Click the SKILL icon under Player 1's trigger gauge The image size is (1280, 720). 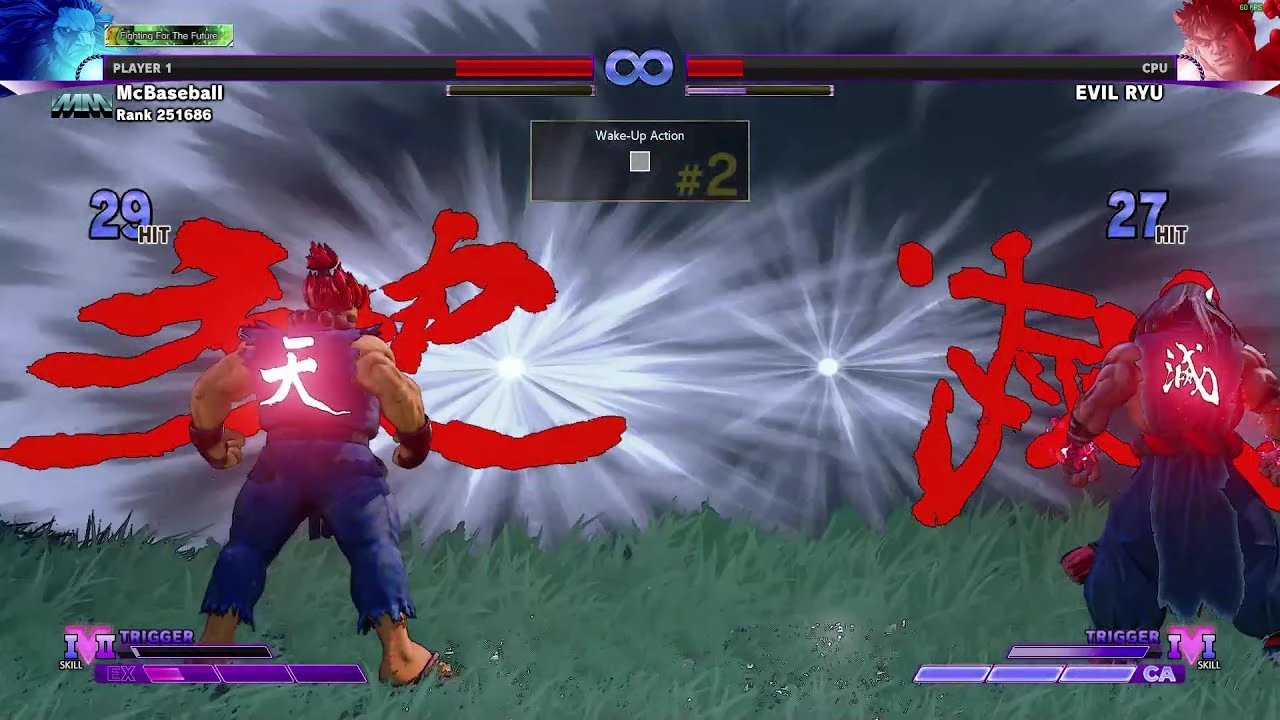click(69, 663)
